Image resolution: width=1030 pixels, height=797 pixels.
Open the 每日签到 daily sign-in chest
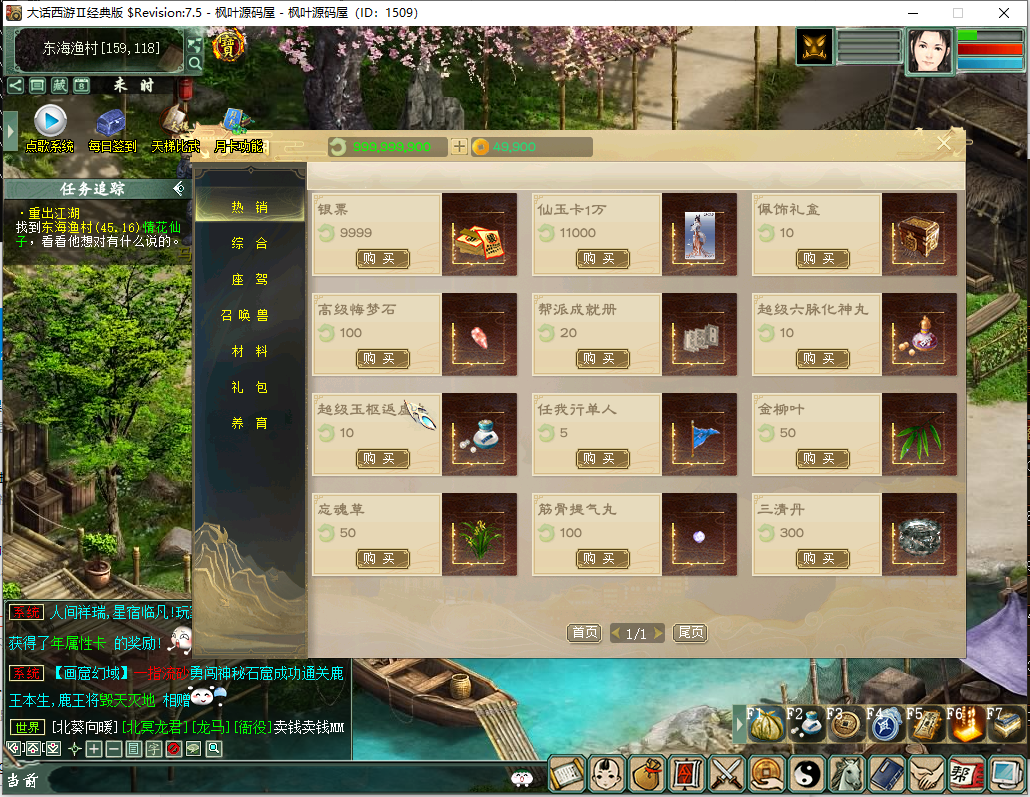click(x=111, y=123)
